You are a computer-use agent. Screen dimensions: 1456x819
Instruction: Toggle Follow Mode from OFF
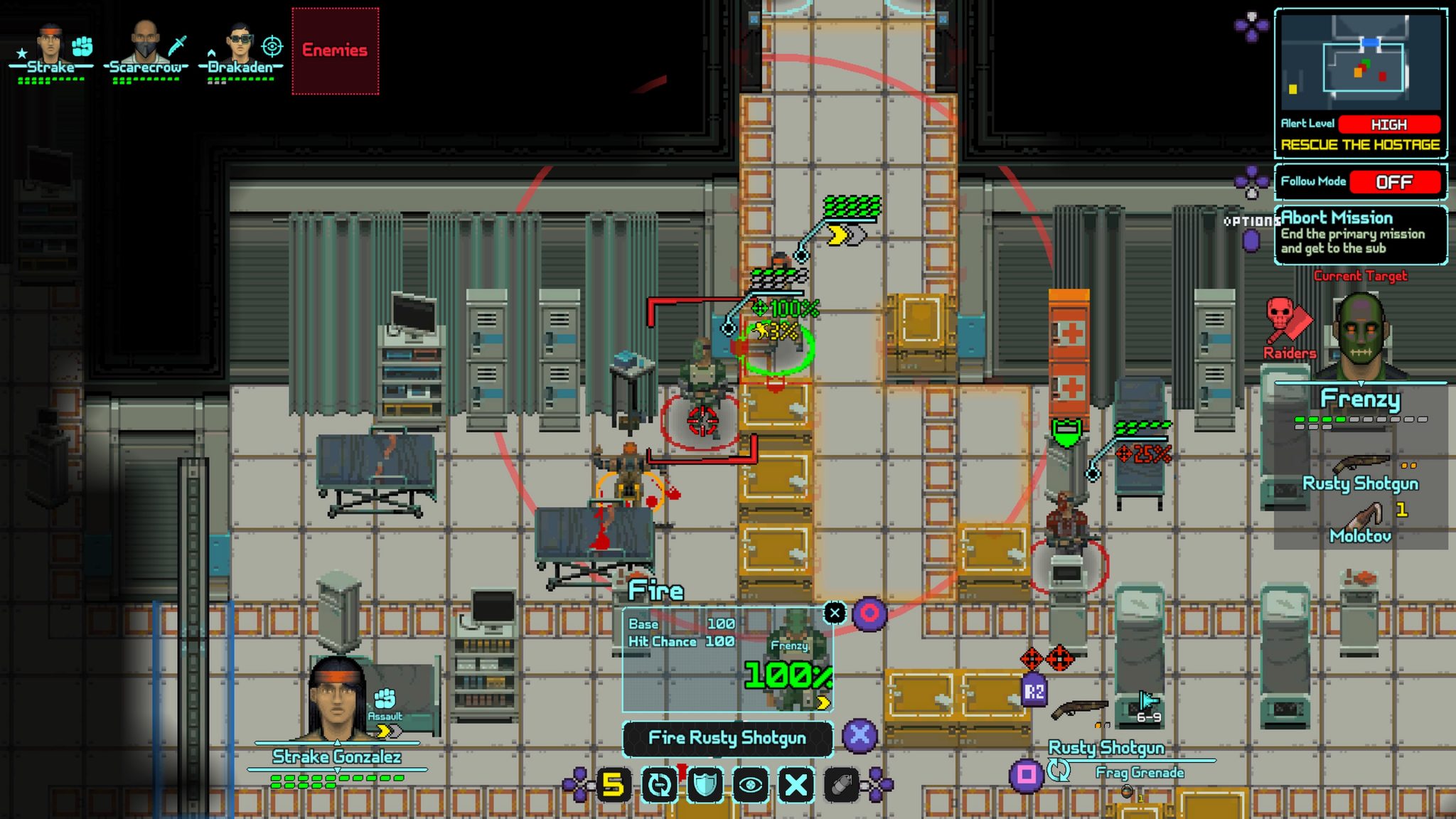[x=1396, y=183]
